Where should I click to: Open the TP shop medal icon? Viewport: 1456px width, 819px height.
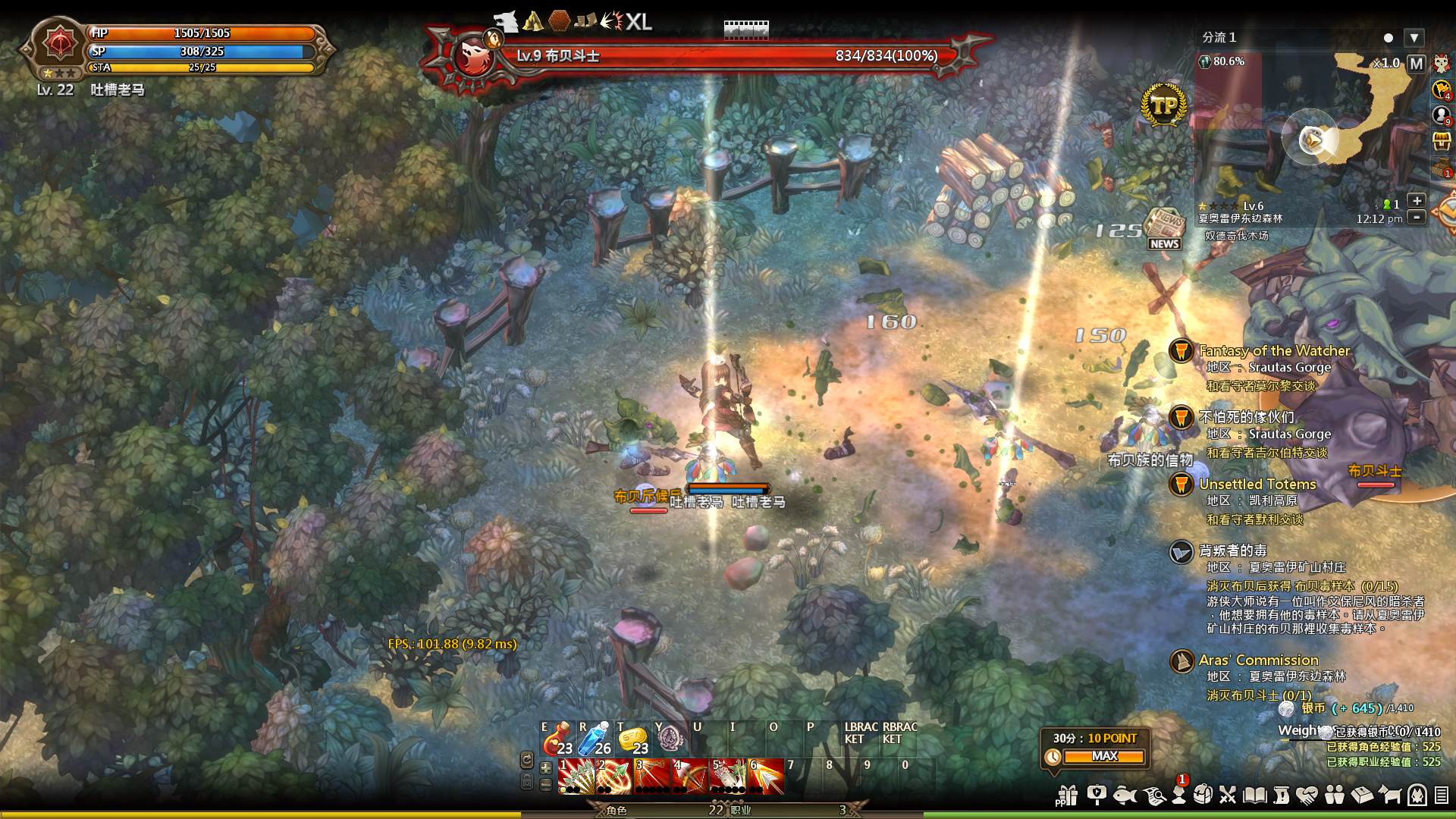click(1163, 105)
